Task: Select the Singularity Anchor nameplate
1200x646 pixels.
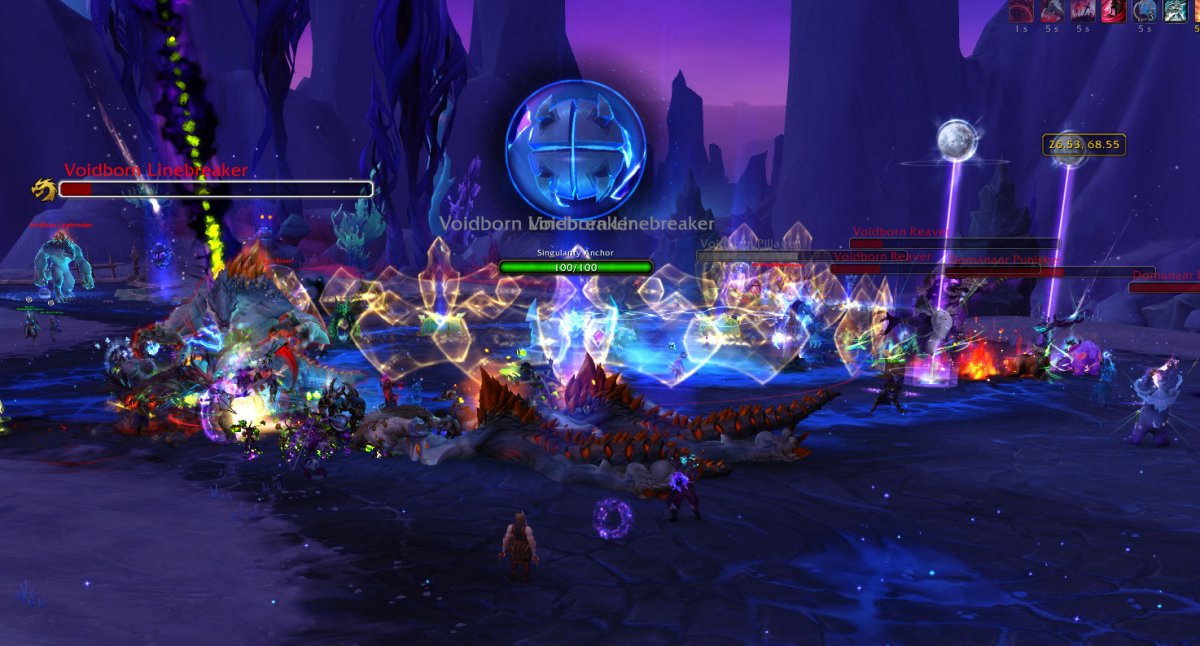Action: point(575,267)
